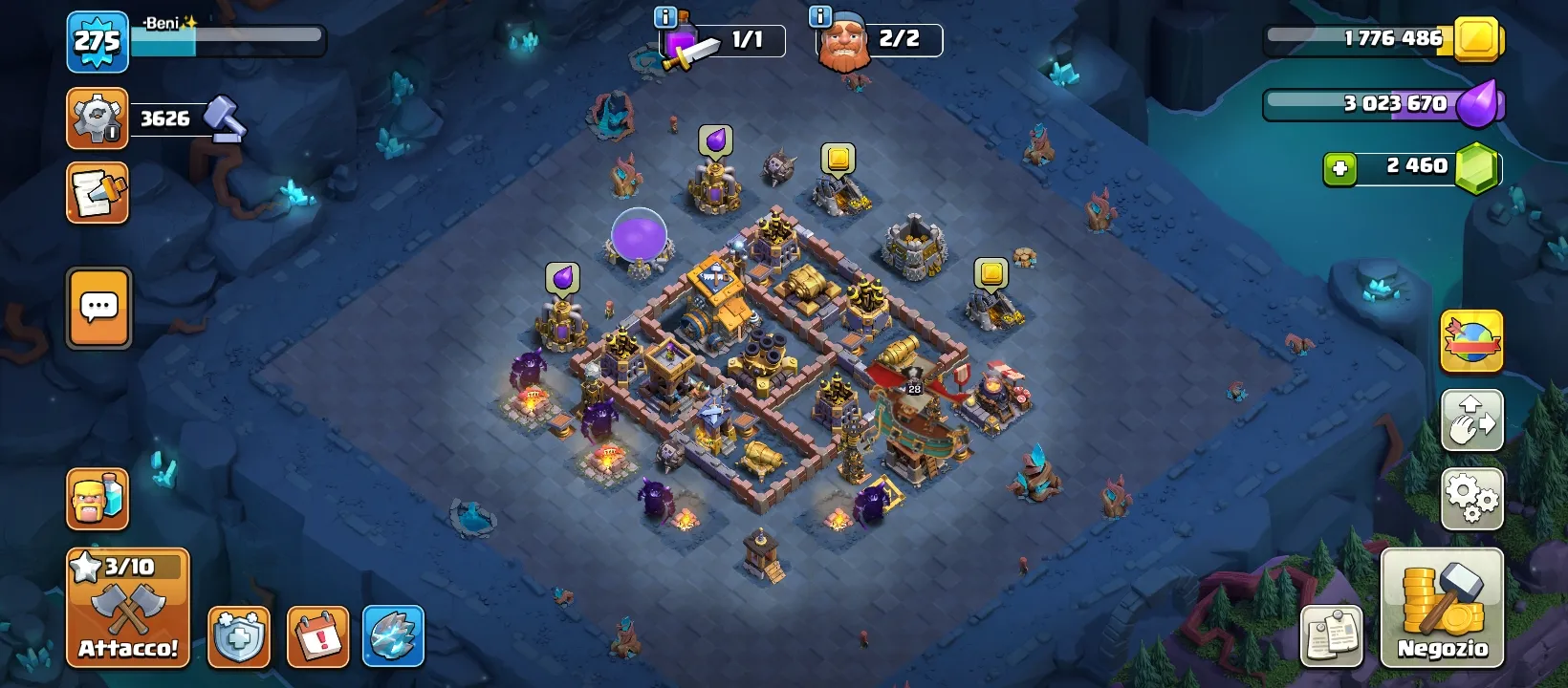Click the gold balance counter
This screenshot has height=688, width=1568.
coord(1367,40)
